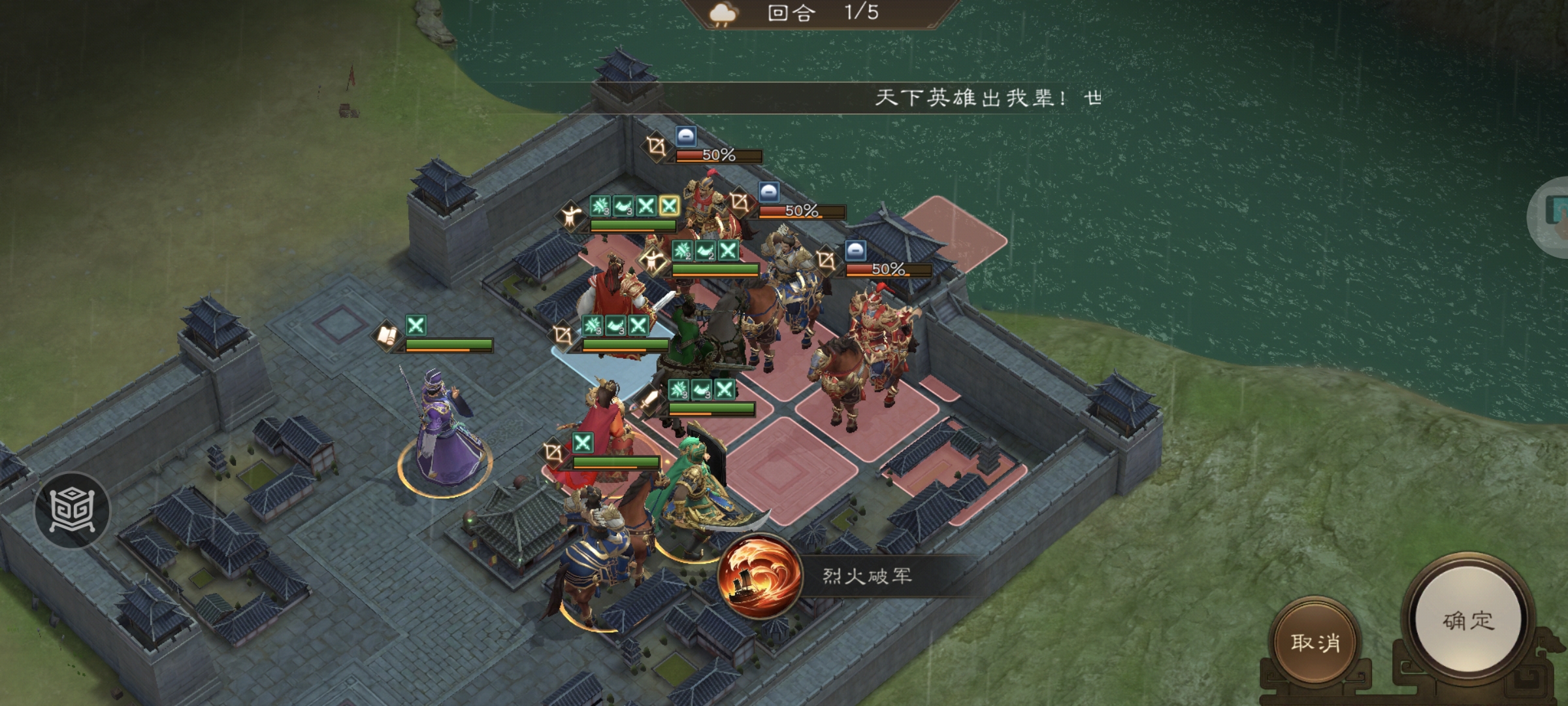
Task: Click the dialogue text 天下英雄出我辈
Action: pyautogui.click(x=973, y=98)
